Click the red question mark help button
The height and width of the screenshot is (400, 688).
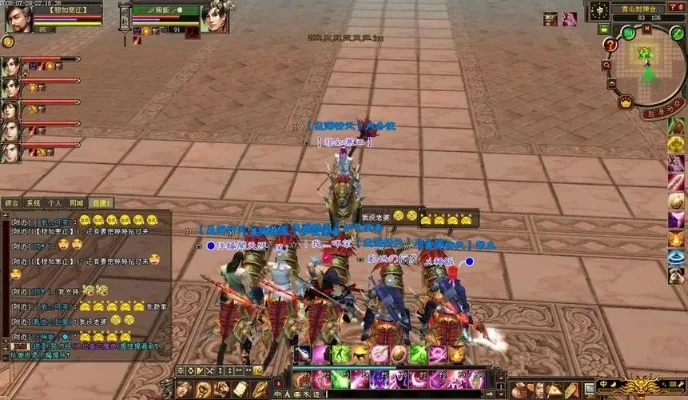coord(610,45)
